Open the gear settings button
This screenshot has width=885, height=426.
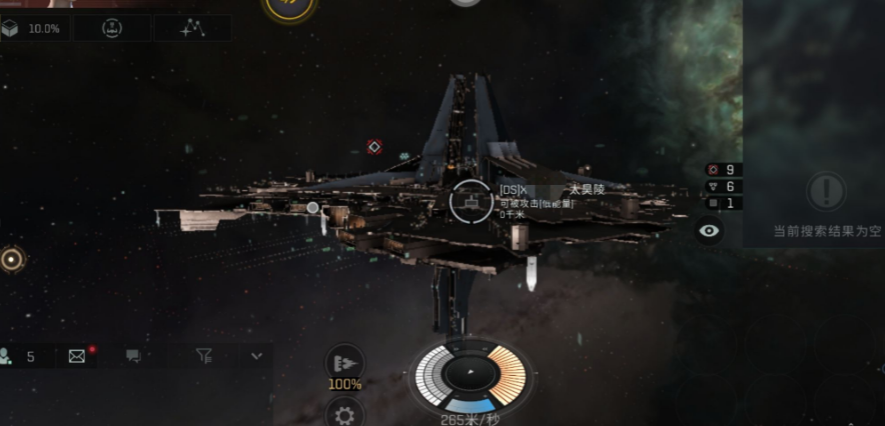click(x=346, y=413)
